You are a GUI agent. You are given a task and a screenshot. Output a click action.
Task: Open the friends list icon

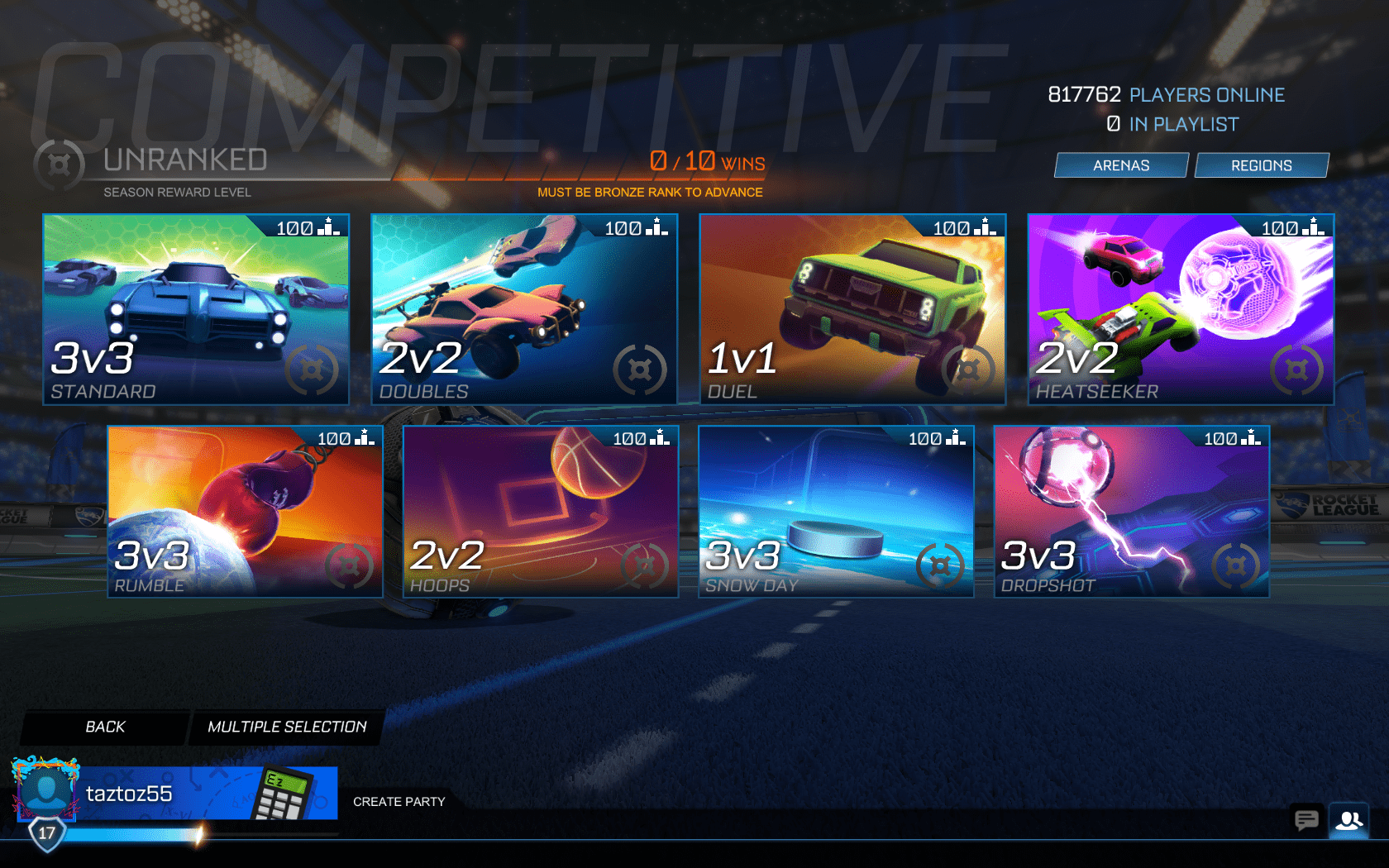1350,821
